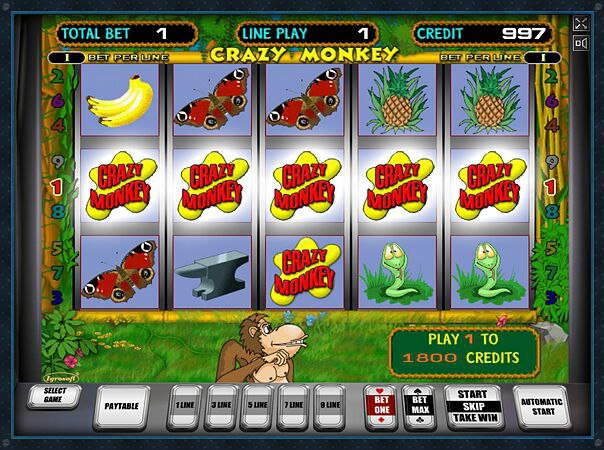Click the red Bet One button
Image resolution: width=604 pixels, height=450 pixels.
pos(380,405)
